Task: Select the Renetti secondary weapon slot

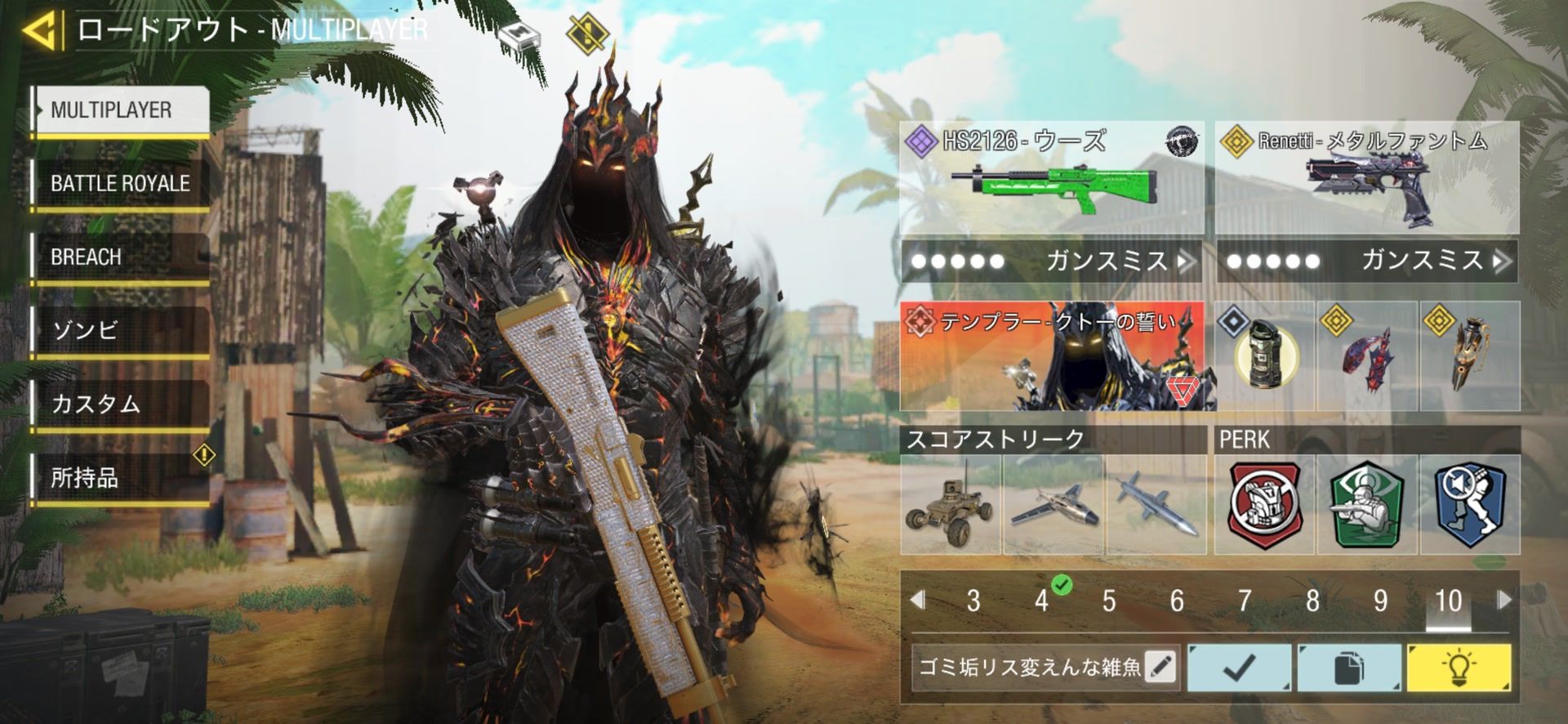Action: (1367, 178)
